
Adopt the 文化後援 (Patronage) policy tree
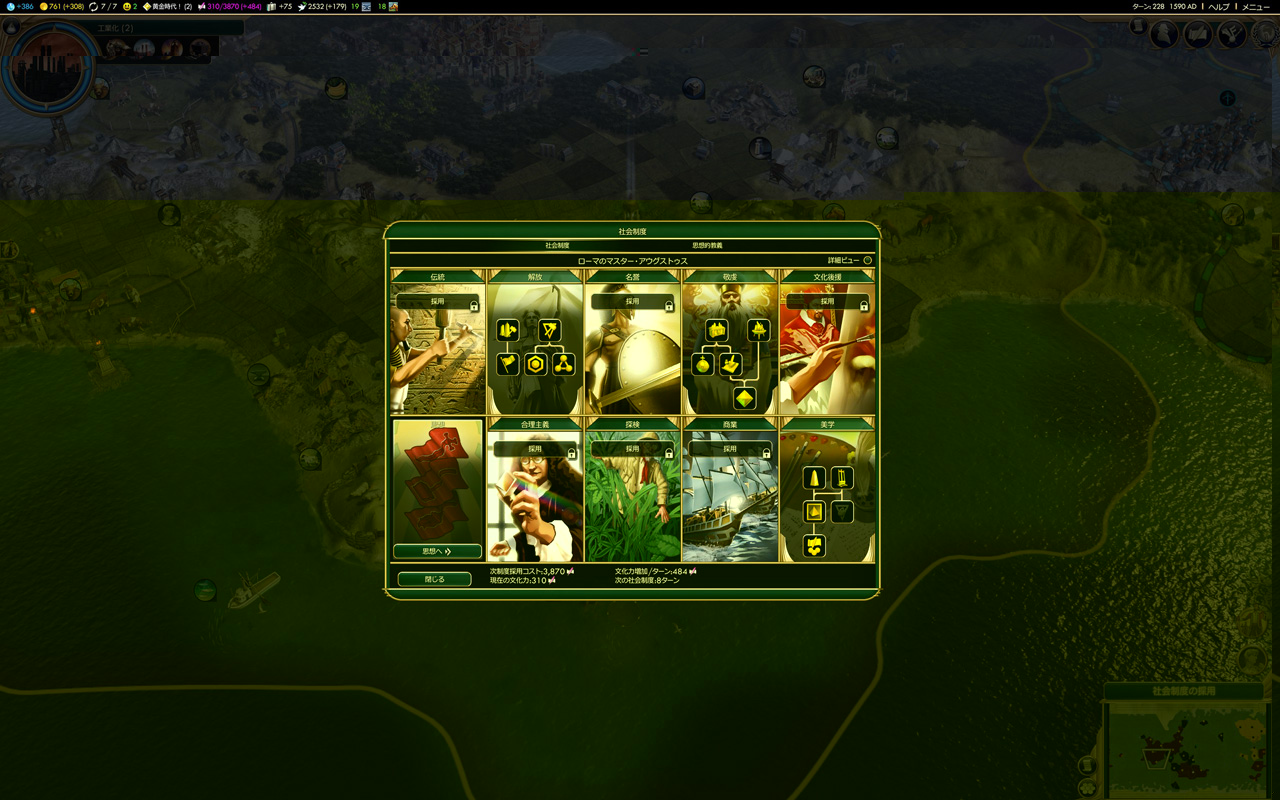click(827, 301)
